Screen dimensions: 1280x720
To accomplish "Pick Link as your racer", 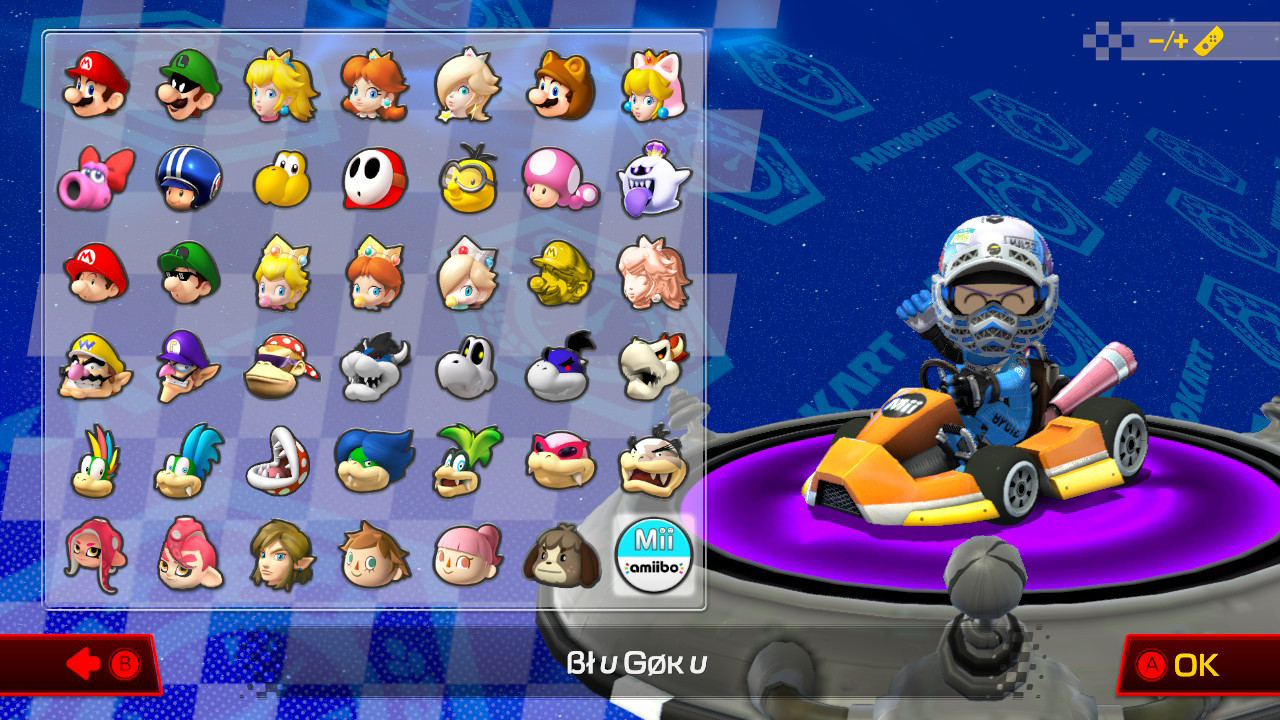I will click(280, 553).
